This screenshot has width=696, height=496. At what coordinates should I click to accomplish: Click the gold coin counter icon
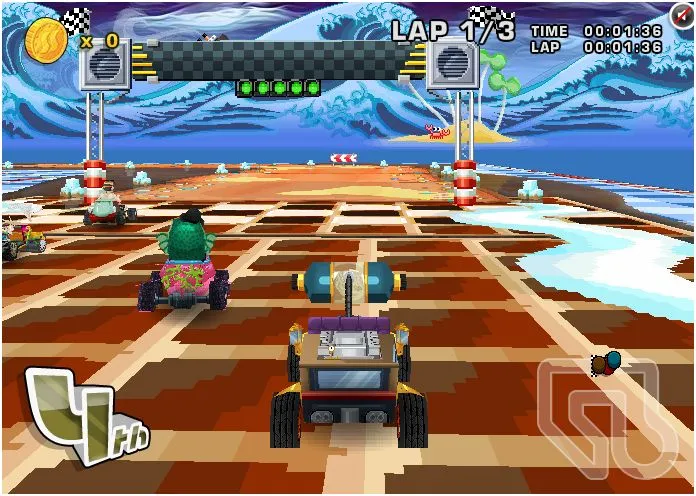pyautogui.click(x=46, y=37)
